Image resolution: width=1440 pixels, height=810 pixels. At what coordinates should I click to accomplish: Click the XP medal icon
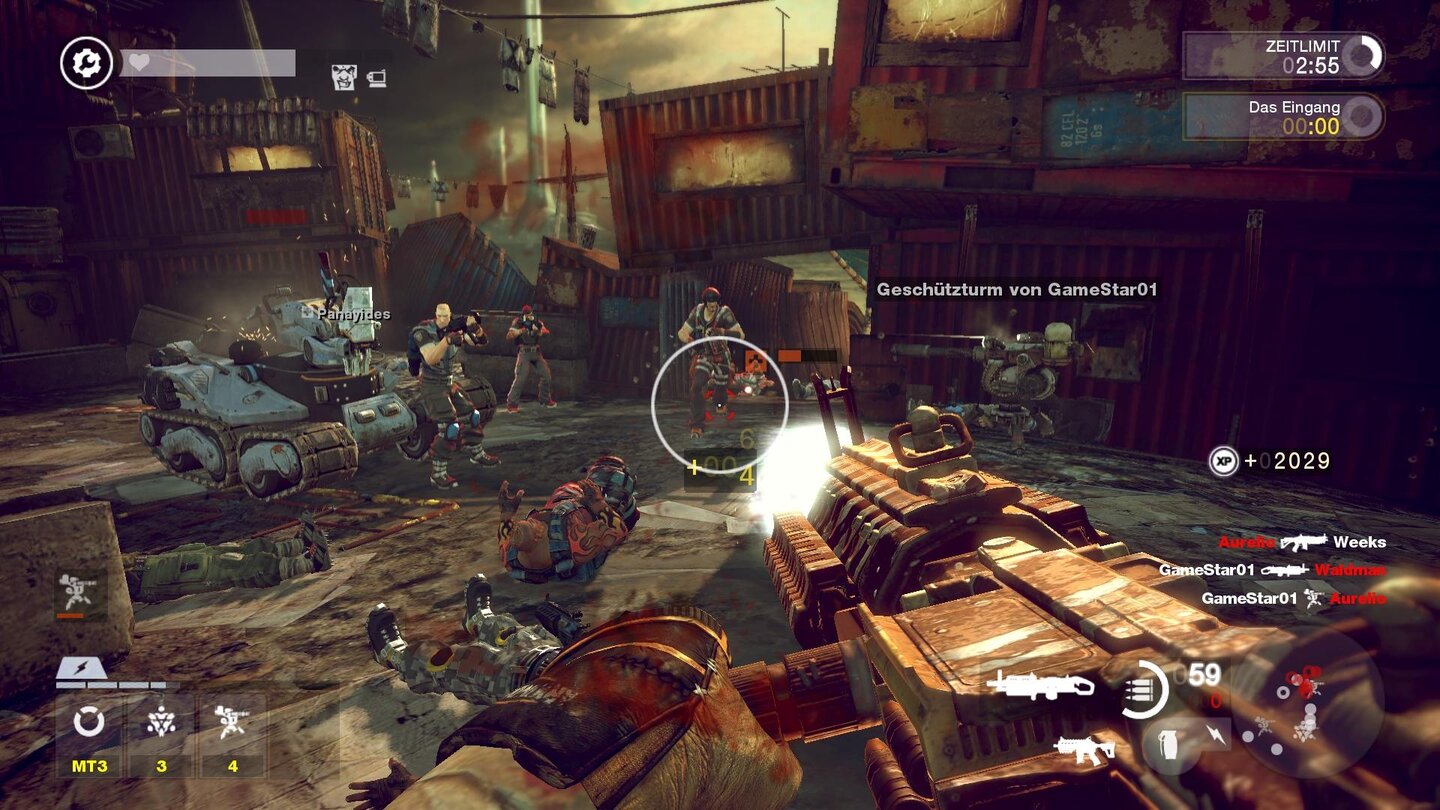click(x=1224, y=461)
